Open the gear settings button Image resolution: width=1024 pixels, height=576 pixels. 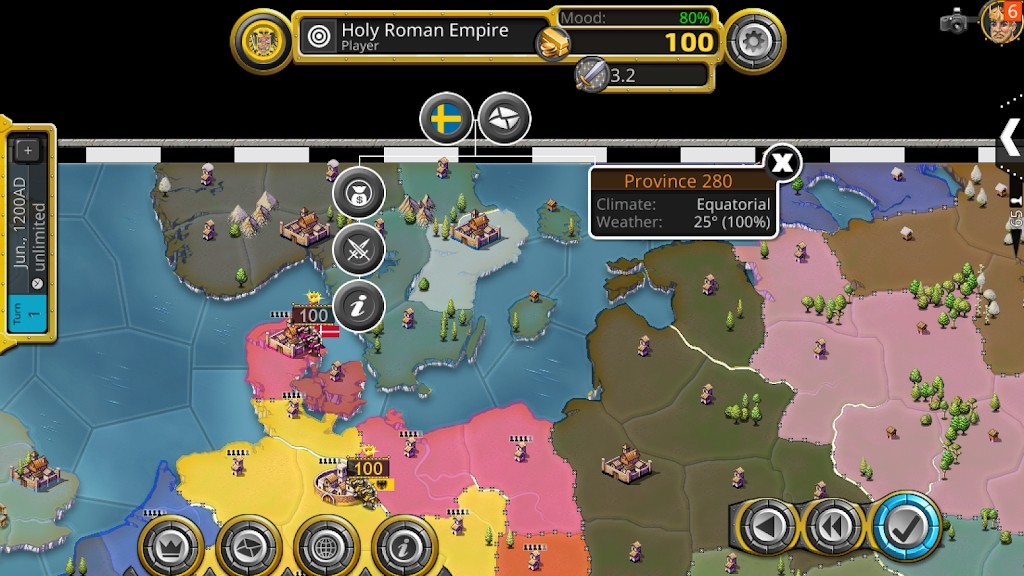click(x=755, y=41)
